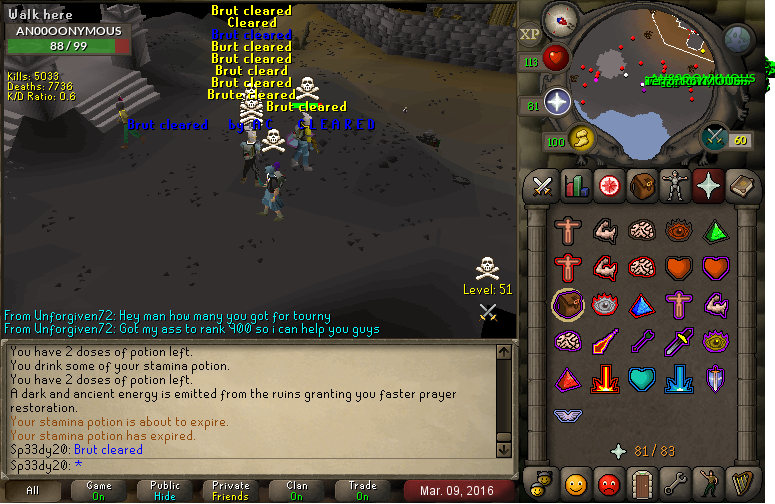Toggle the Public chat filter
Screen dimensions: 775x504
pyautogui.click(x=165, y=491)
